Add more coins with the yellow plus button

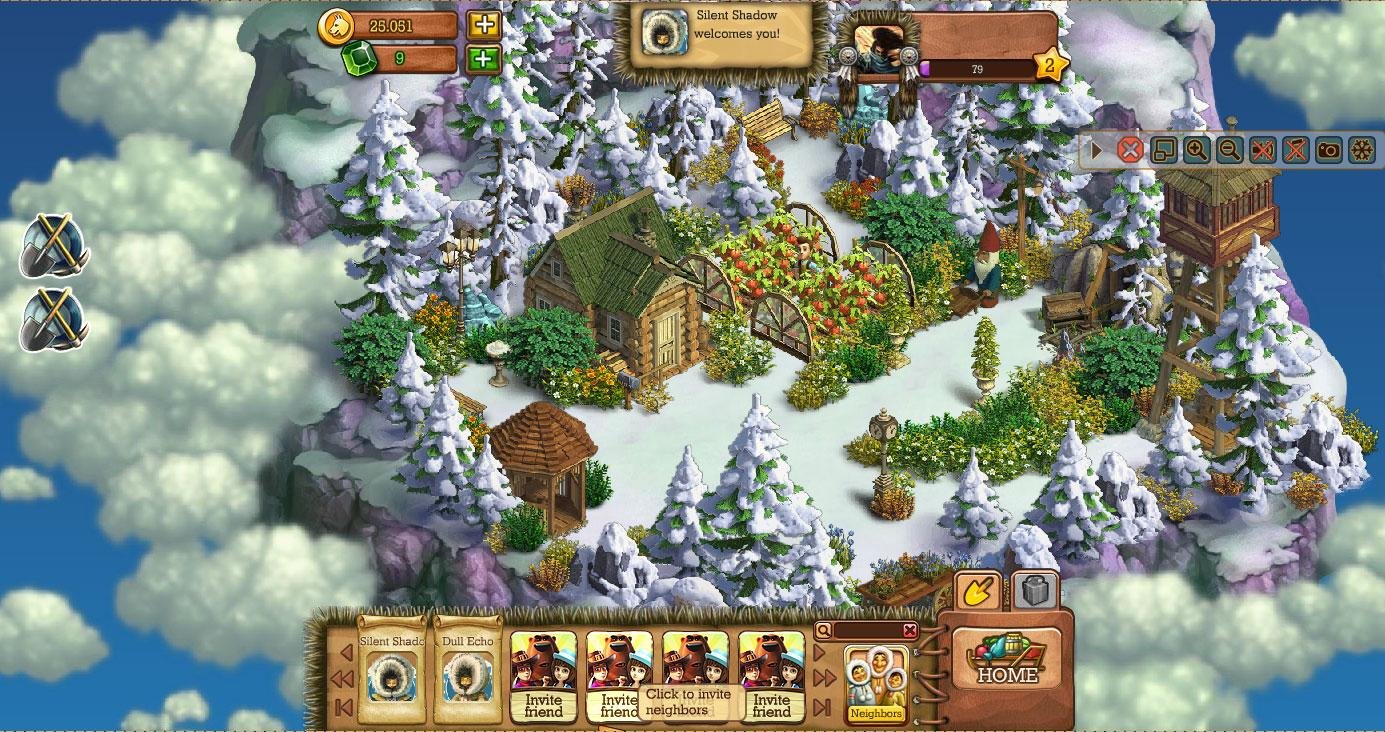pos(484,25)
